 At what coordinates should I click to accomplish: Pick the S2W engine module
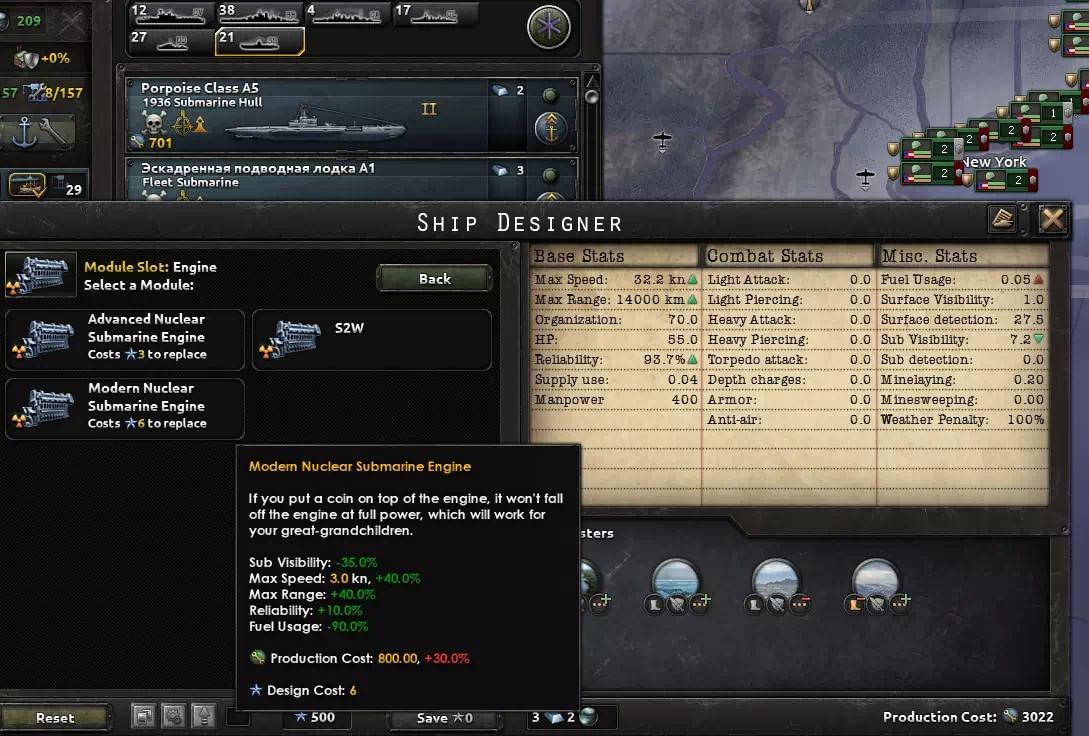click(371, 338)
